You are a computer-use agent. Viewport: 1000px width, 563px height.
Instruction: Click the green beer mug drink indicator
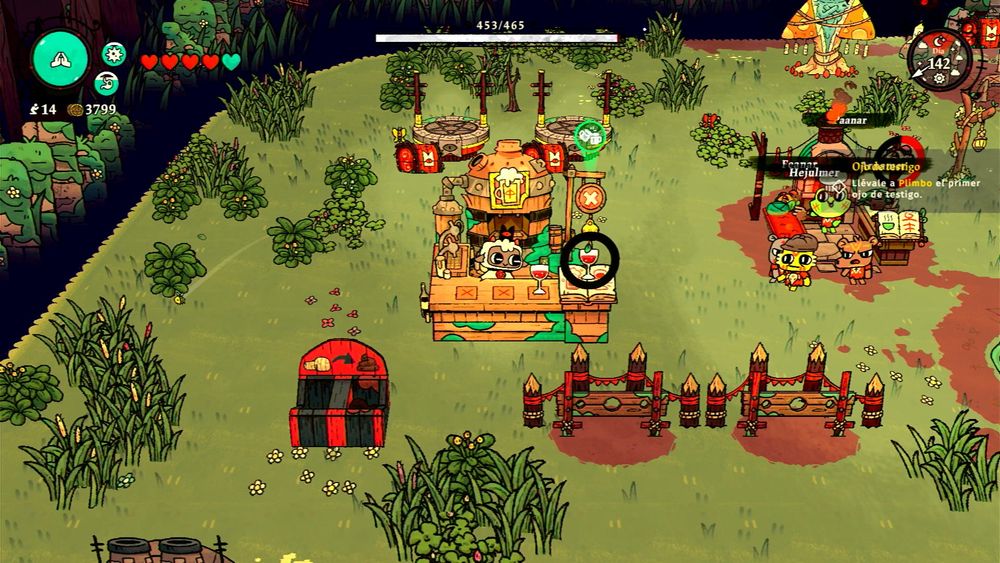coord(588,134)
